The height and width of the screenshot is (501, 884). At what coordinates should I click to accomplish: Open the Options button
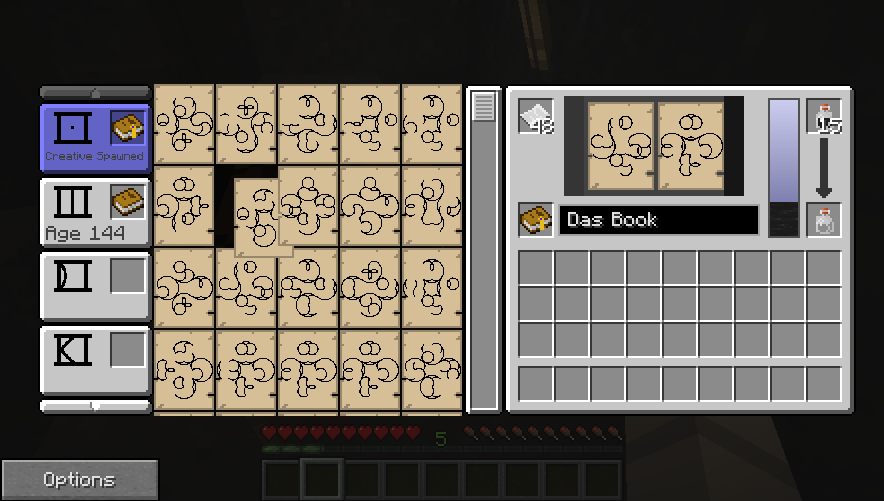[x=79, y=480]
